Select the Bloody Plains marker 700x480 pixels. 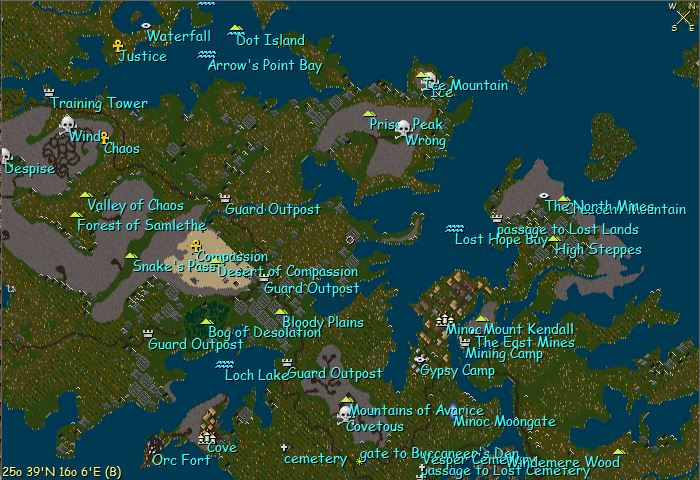(x=281, y=312)
